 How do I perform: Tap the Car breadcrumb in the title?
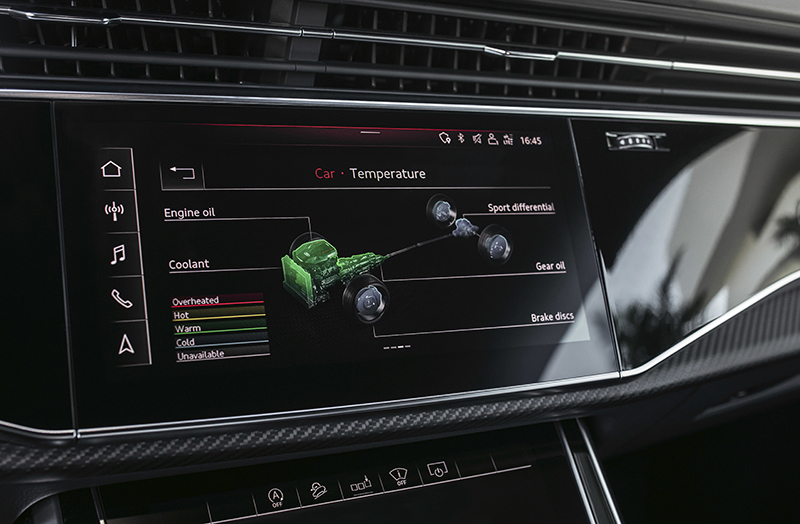coord(325,173)
